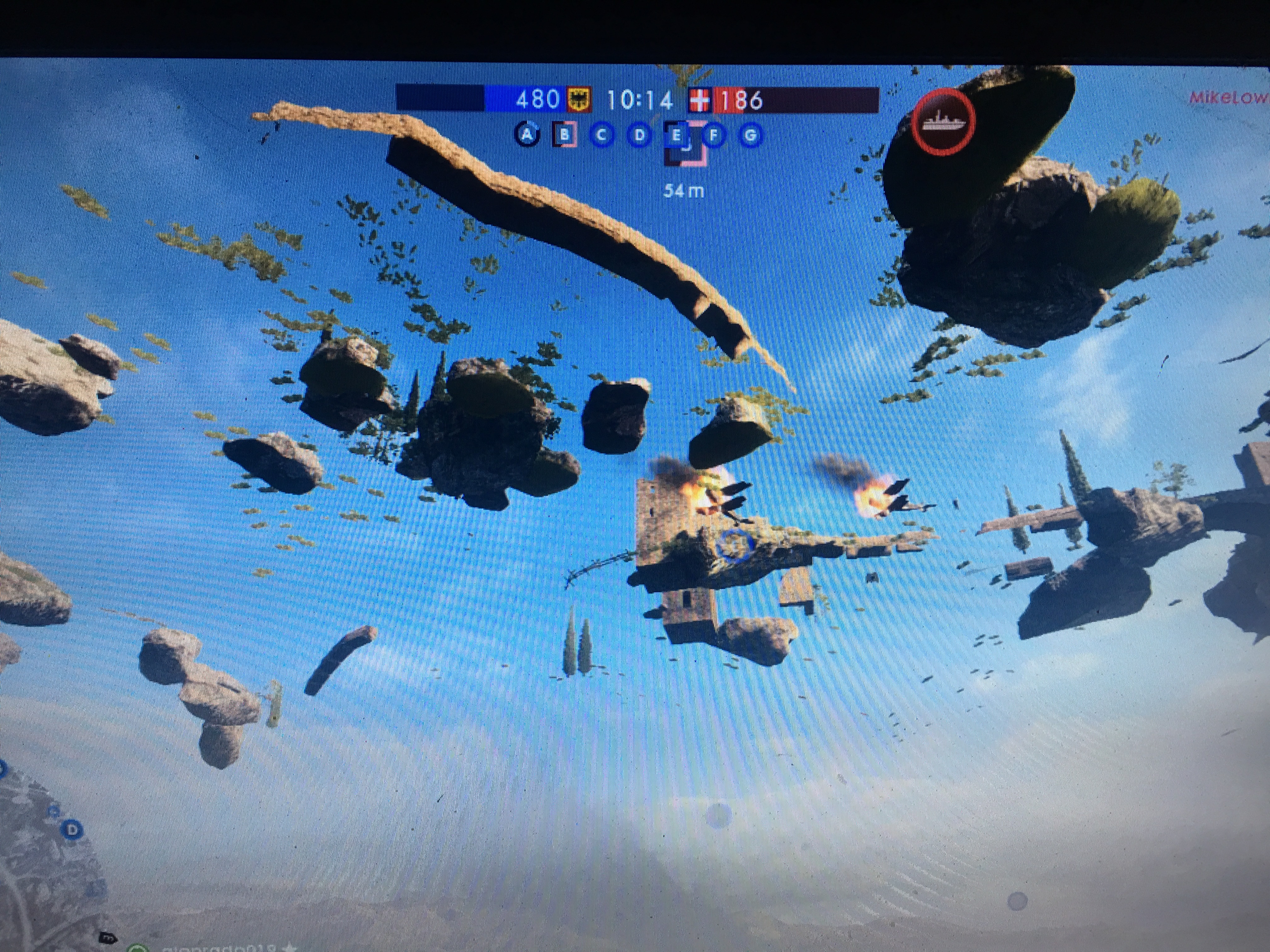Click capture point C indicator
Image resolution: width=1270 pixels, height=952 pixels.
(x=602, y=135)
